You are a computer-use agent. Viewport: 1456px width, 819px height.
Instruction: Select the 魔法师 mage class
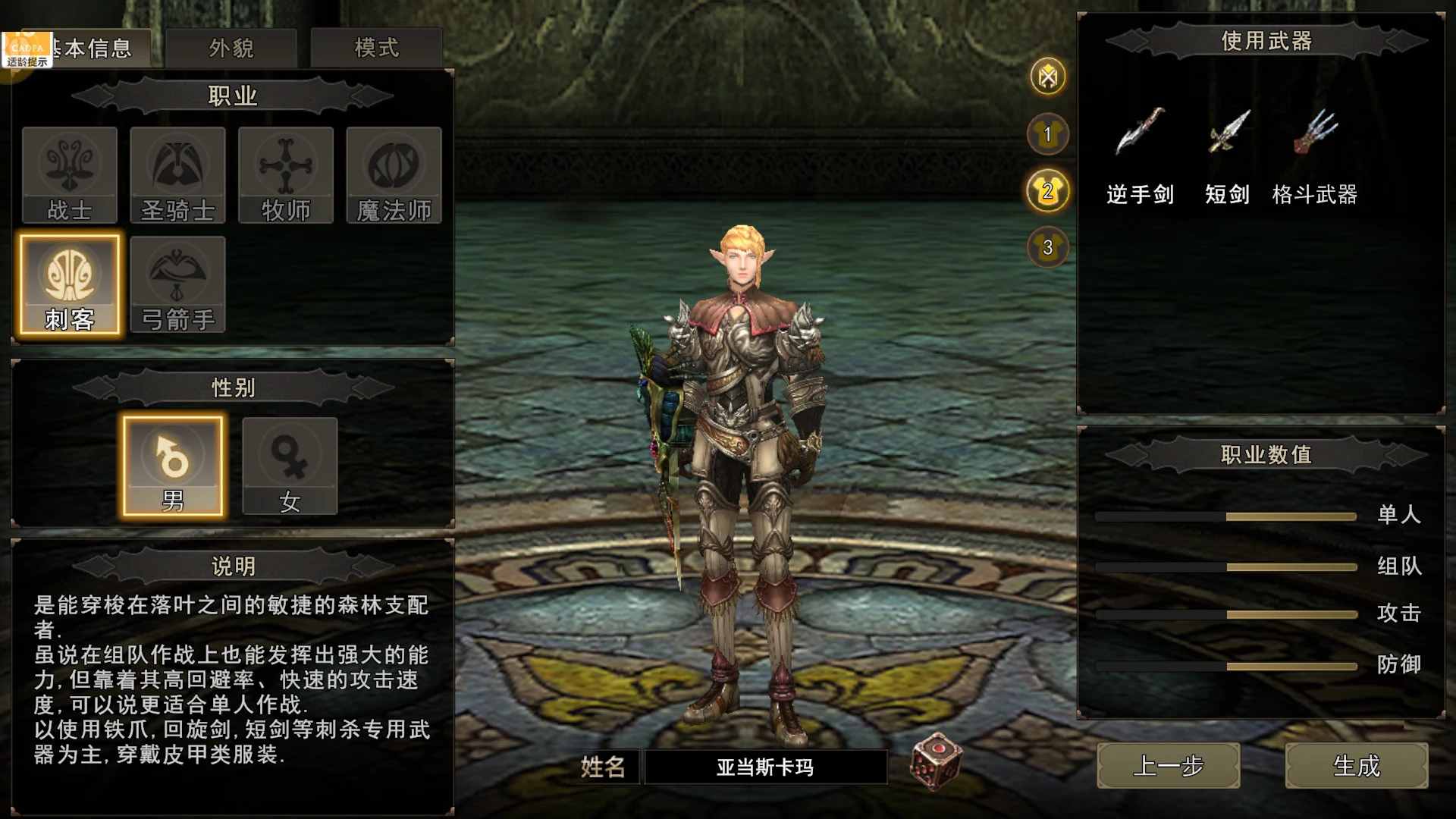[394, 175]
